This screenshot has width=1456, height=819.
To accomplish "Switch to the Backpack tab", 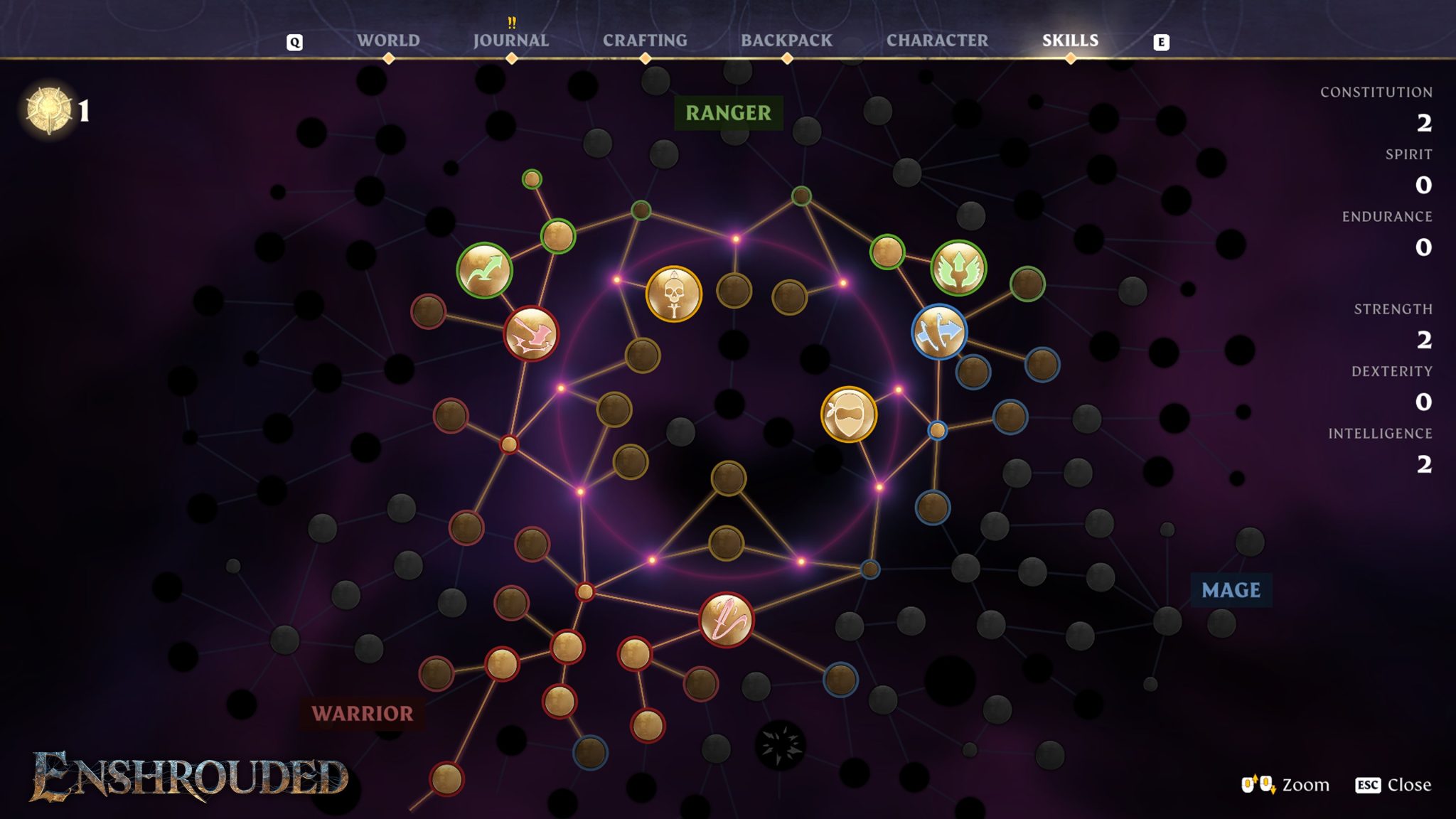I will point(786,41).
